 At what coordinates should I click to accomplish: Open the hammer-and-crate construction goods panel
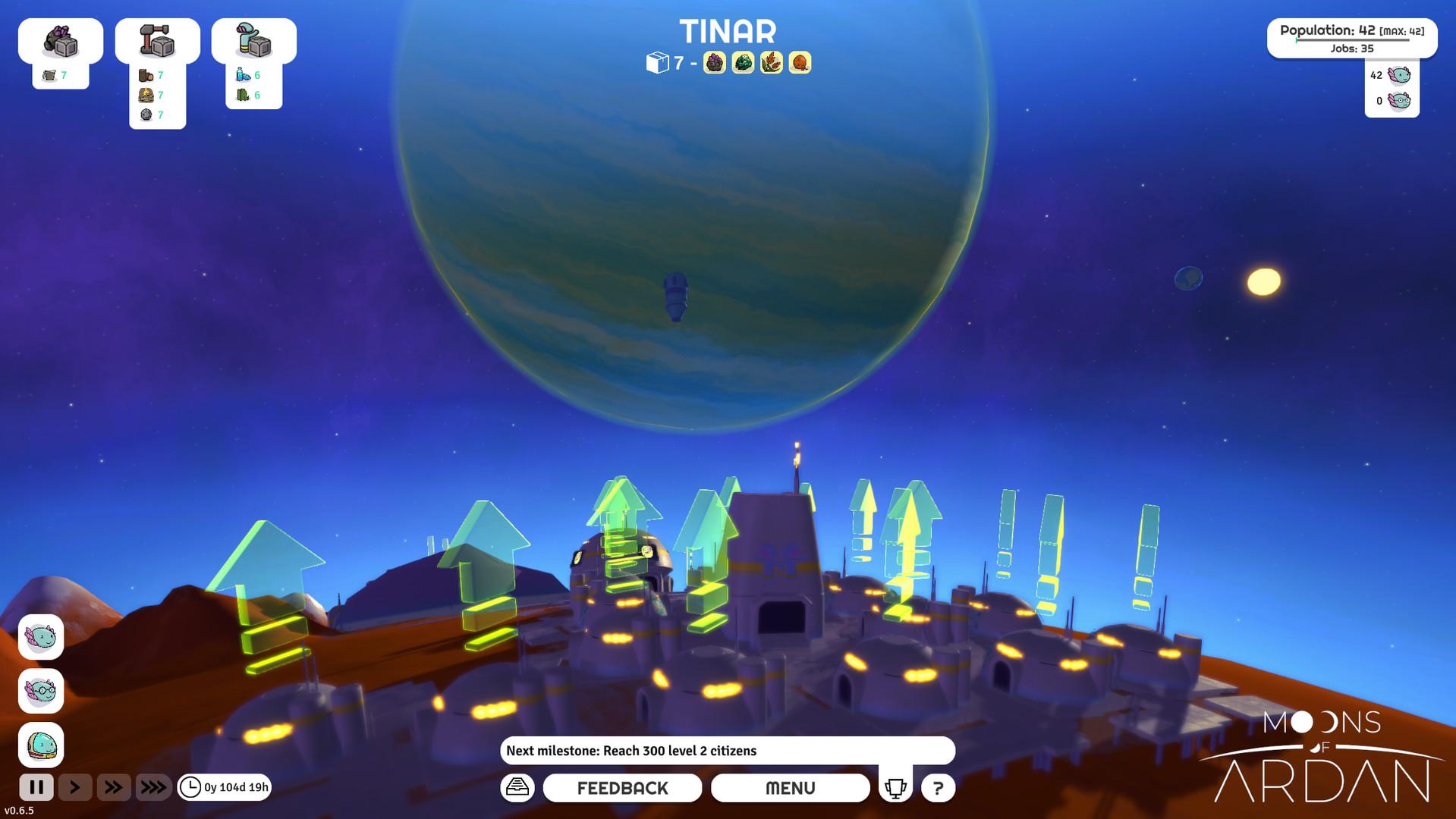click(x=157, y=41)
